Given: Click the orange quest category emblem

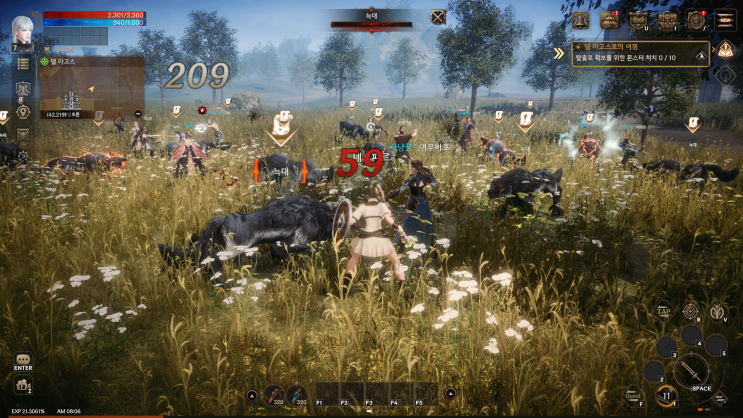Looking at the screenshot, I should 727,50.
